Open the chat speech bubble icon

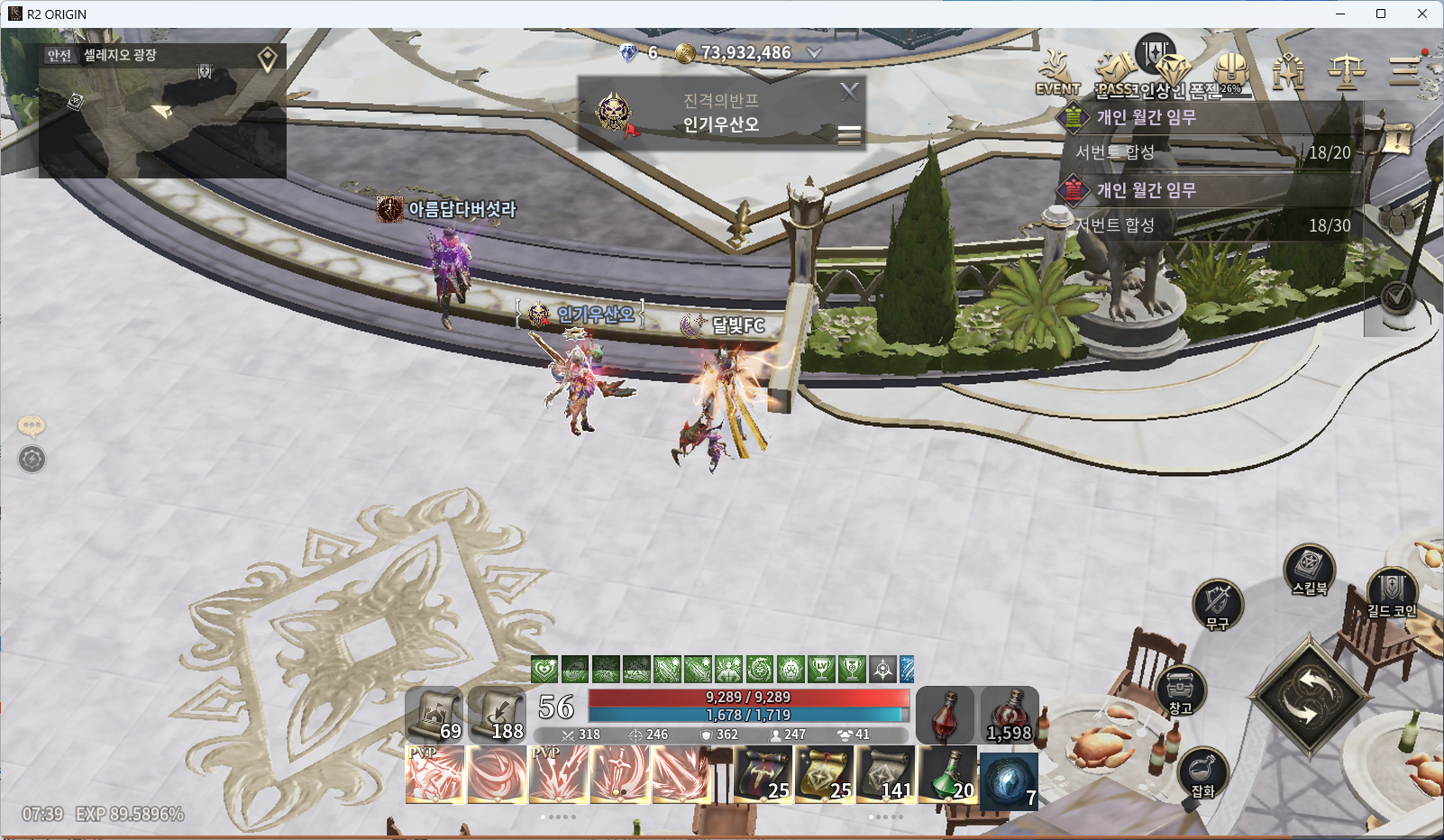[x=32, y=425]
